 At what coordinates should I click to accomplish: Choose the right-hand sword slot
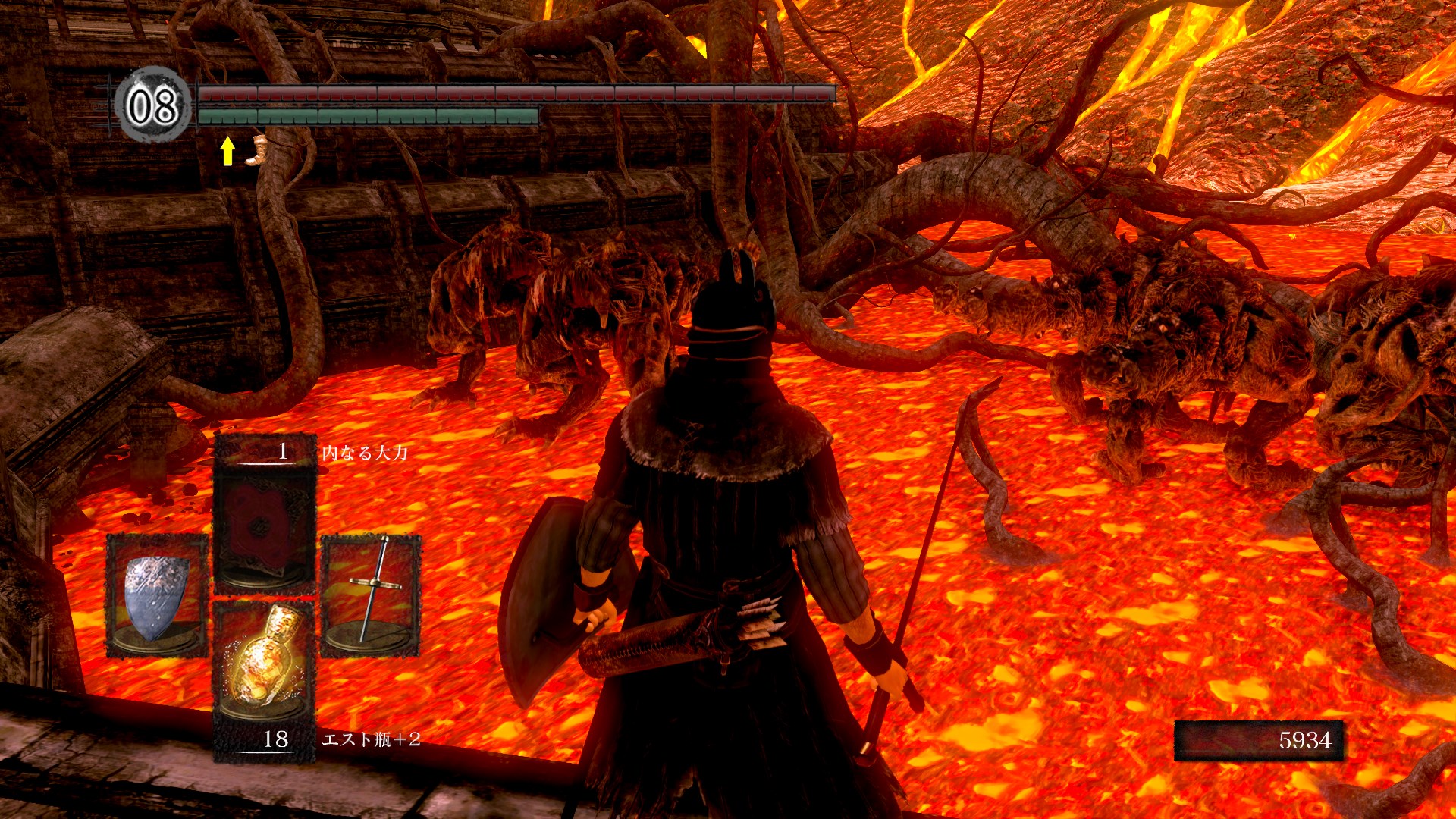point(371,595)
